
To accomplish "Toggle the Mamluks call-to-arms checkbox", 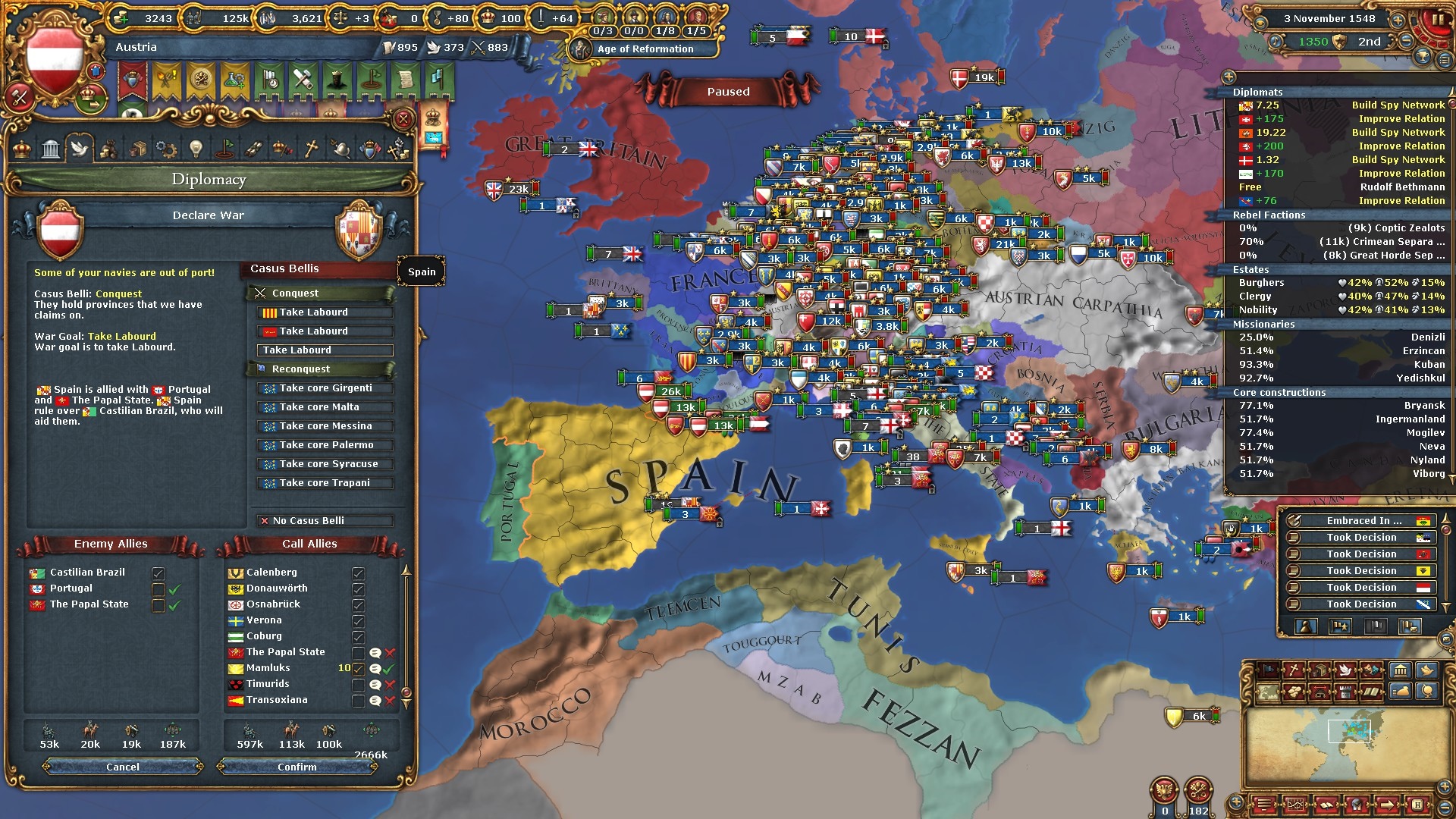I will 358,669.
